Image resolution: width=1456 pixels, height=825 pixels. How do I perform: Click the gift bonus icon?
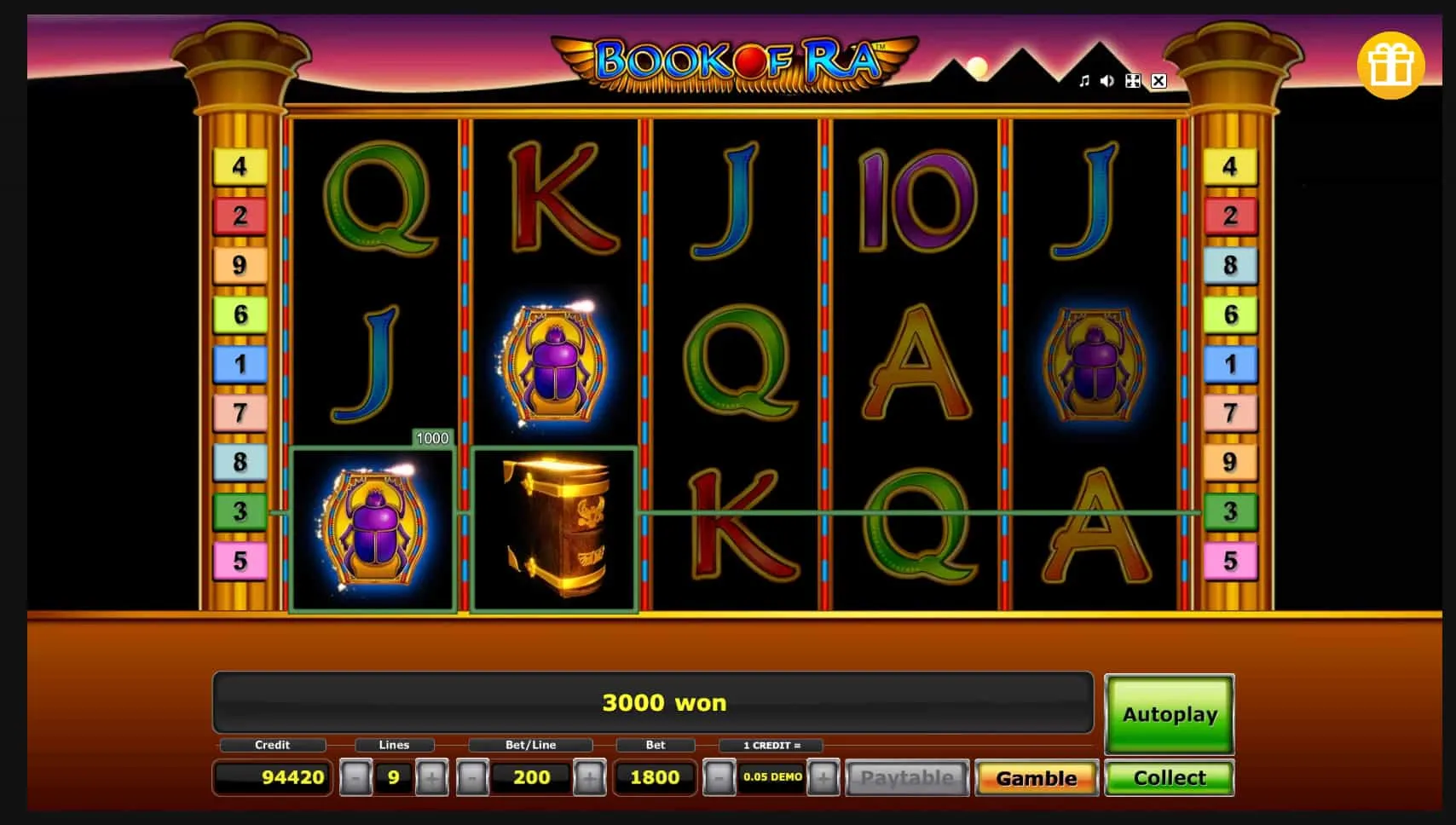1392,62
